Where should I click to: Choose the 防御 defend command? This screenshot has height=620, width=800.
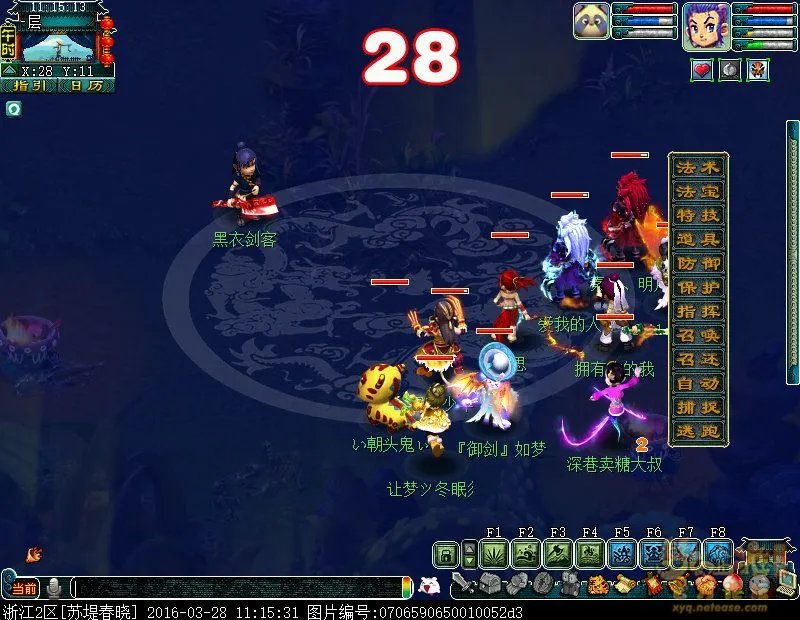click(697, 263)
